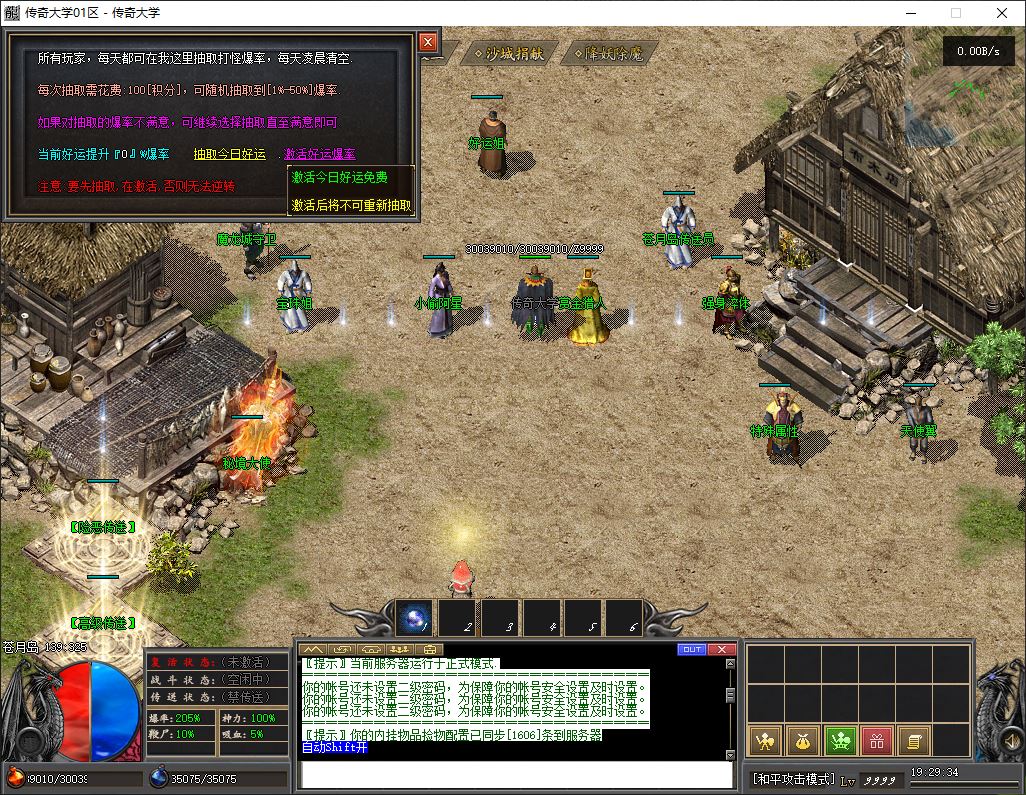Viewport: 1026px width, 795px height.
Task: Close the game window
Action: pyautogui.click(x=1002, y=13)
